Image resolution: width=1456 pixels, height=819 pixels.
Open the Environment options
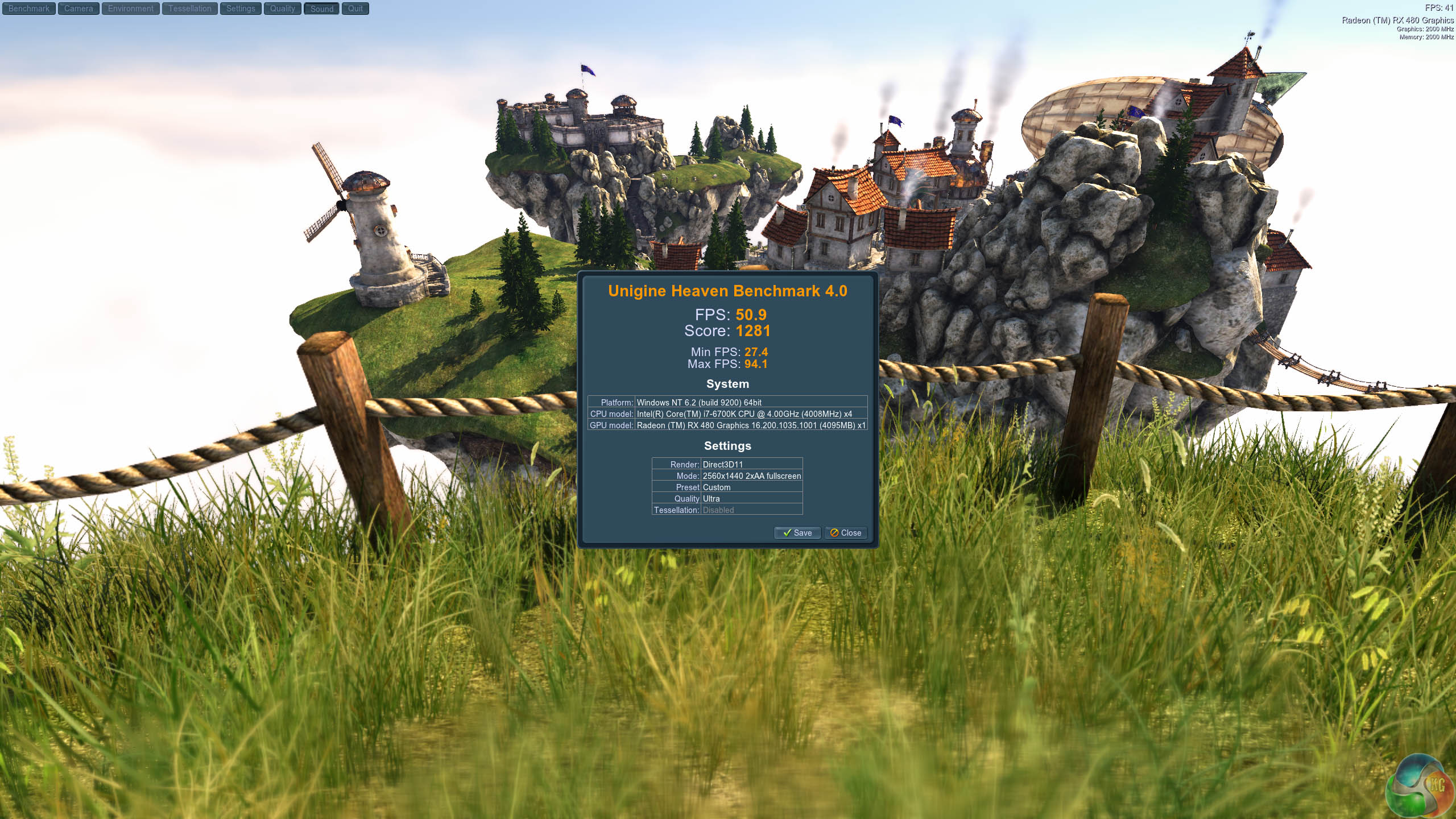[x=131, y=9]
